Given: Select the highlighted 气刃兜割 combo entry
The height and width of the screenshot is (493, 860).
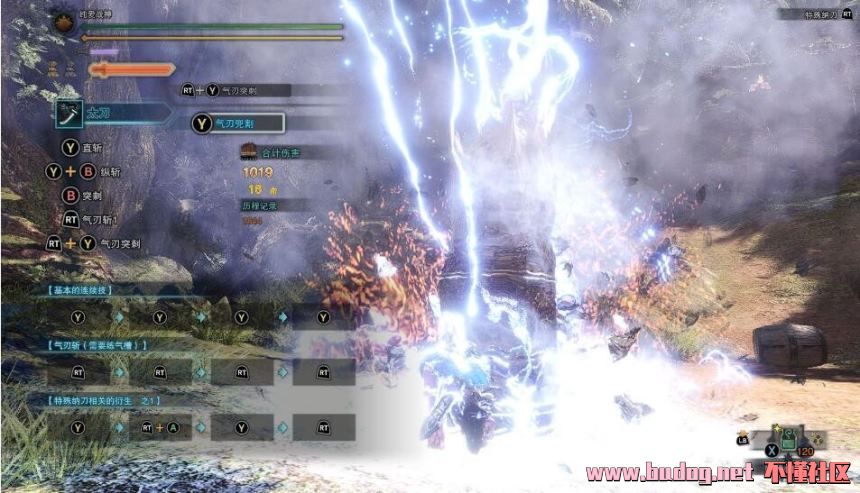Looking at the screenshot, I should click(x=238, y=123).
